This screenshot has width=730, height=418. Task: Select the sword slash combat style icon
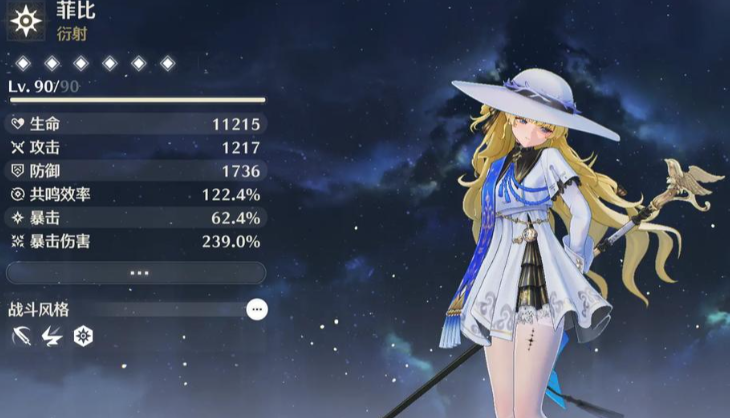coord(20,337)
